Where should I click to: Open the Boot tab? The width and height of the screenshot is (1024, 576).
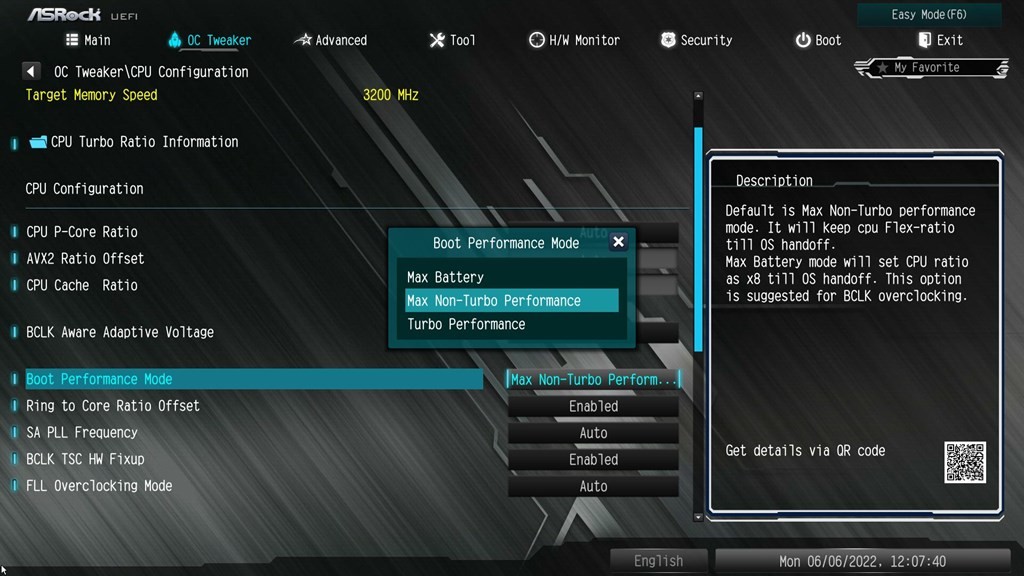[x=818, y=40]
